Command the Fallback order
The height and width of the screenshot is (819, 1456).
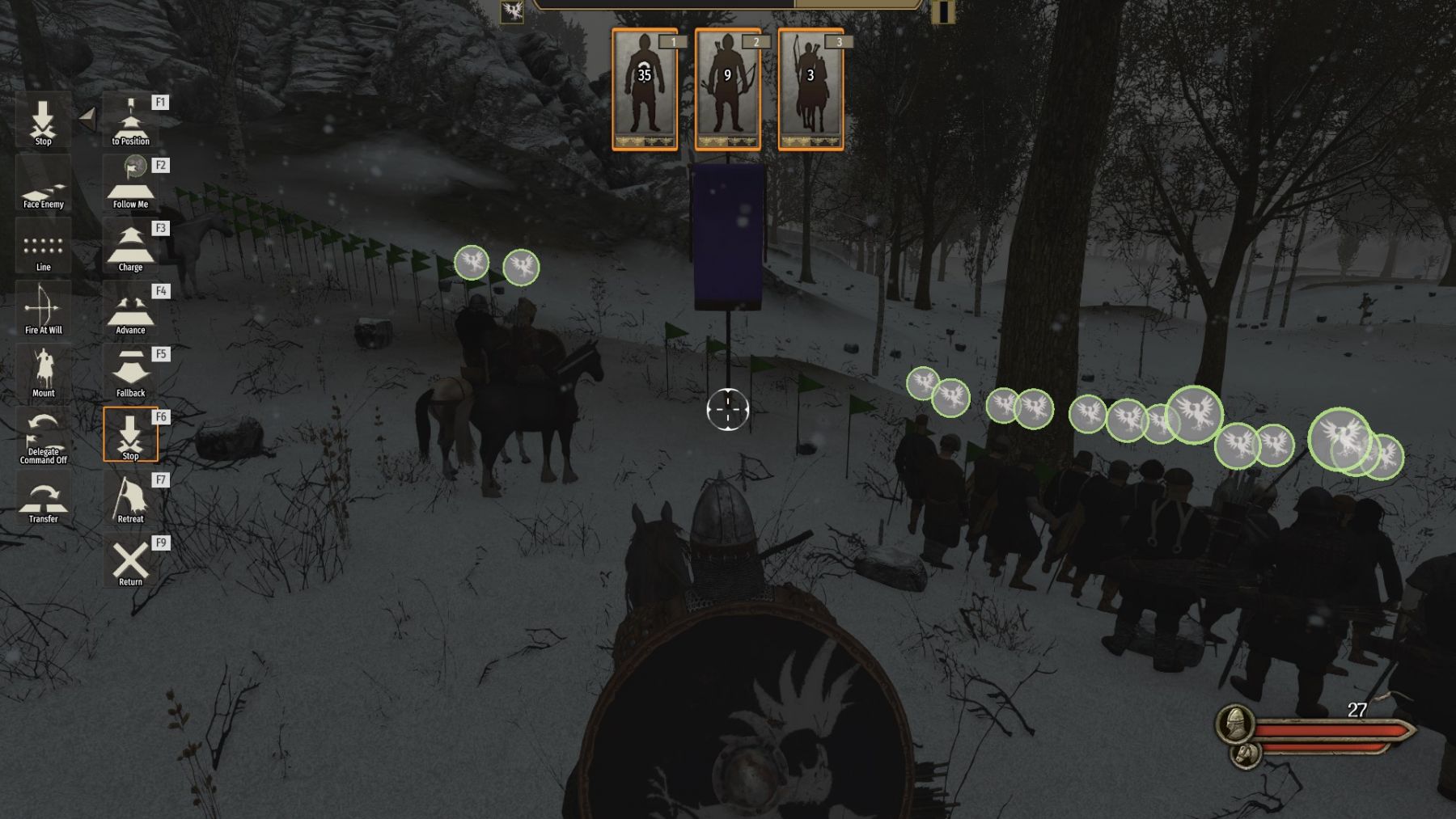pos(130,374)
